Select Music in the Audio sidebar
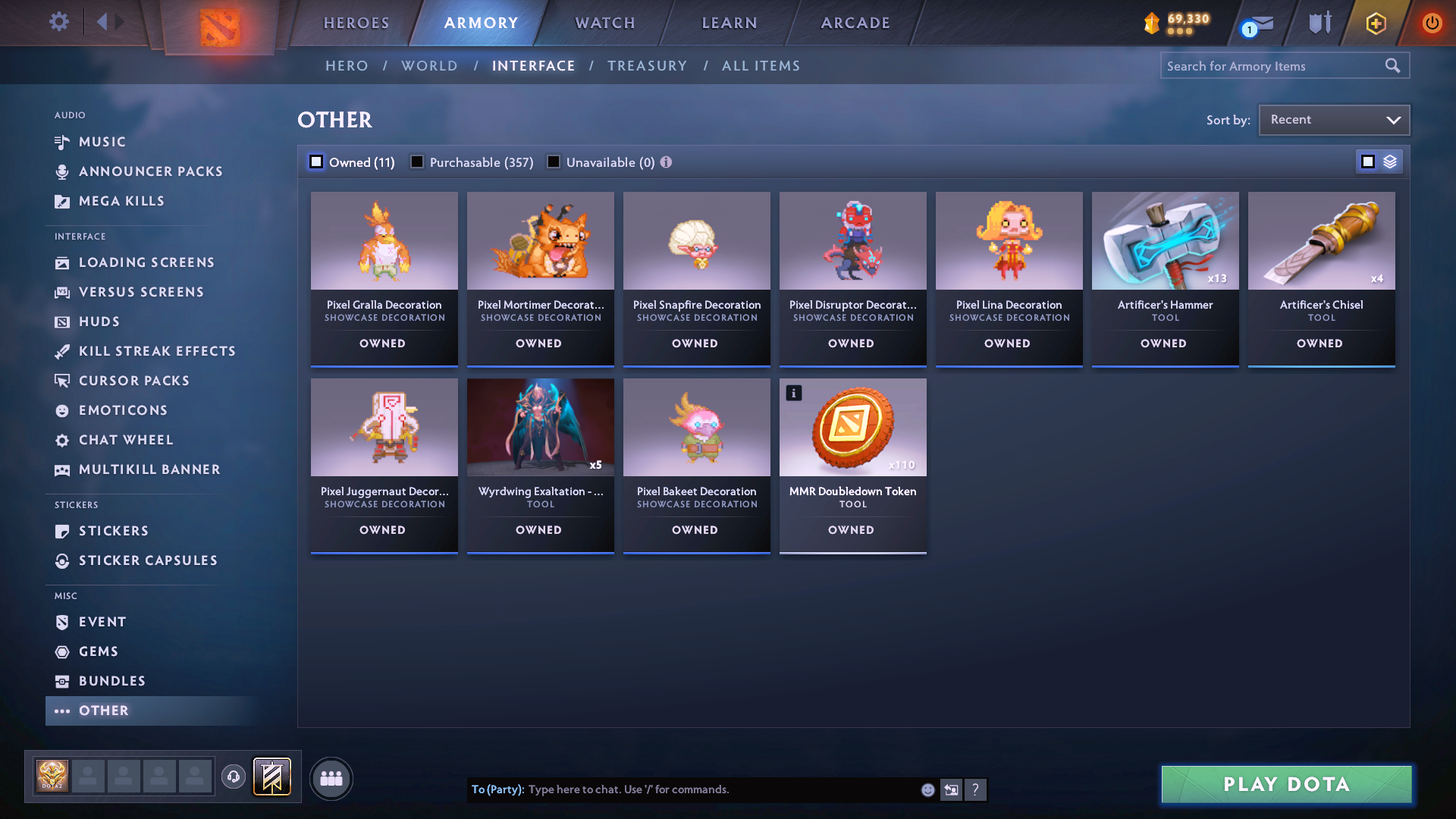Screen dimensions: 1456x819 coord(101,142)
